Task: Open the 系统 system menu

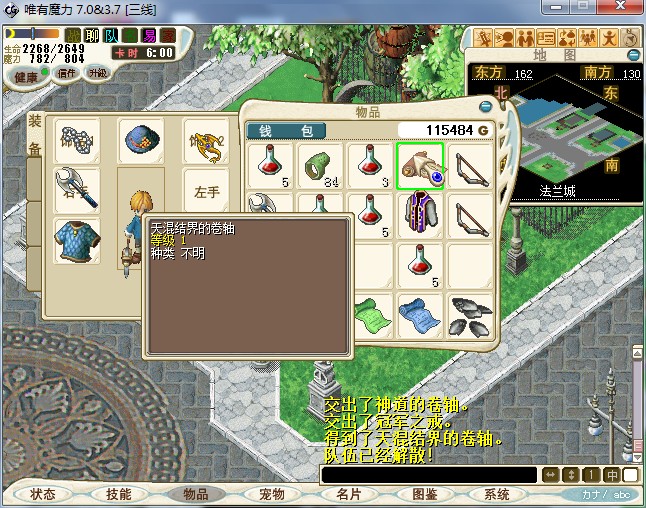Action: click(x=497, y=494)
